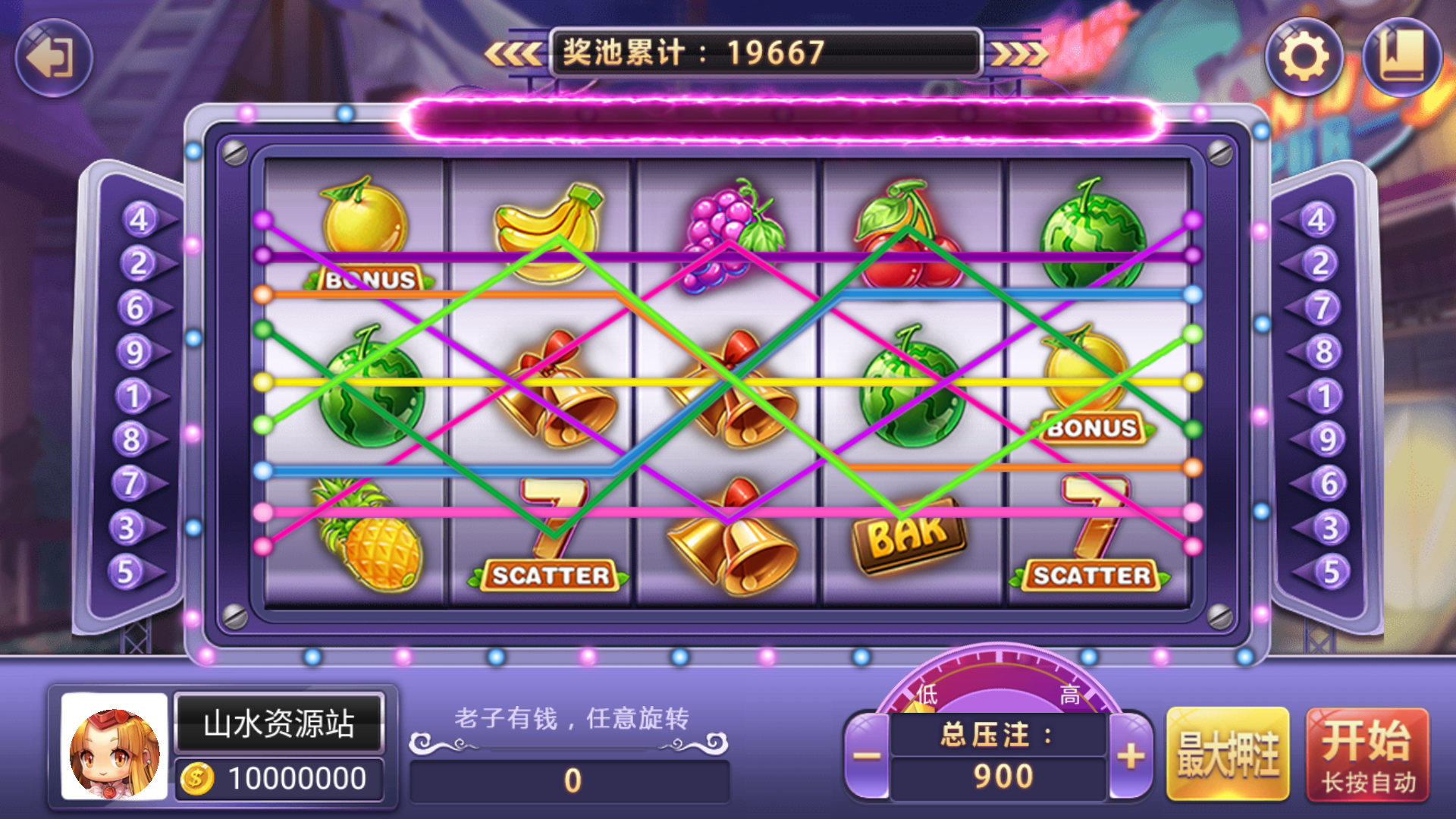Image resolution: width=1456 pixels, height=819 pixels.
Task: Open the settings gear icon
Action: [1305, 57]
